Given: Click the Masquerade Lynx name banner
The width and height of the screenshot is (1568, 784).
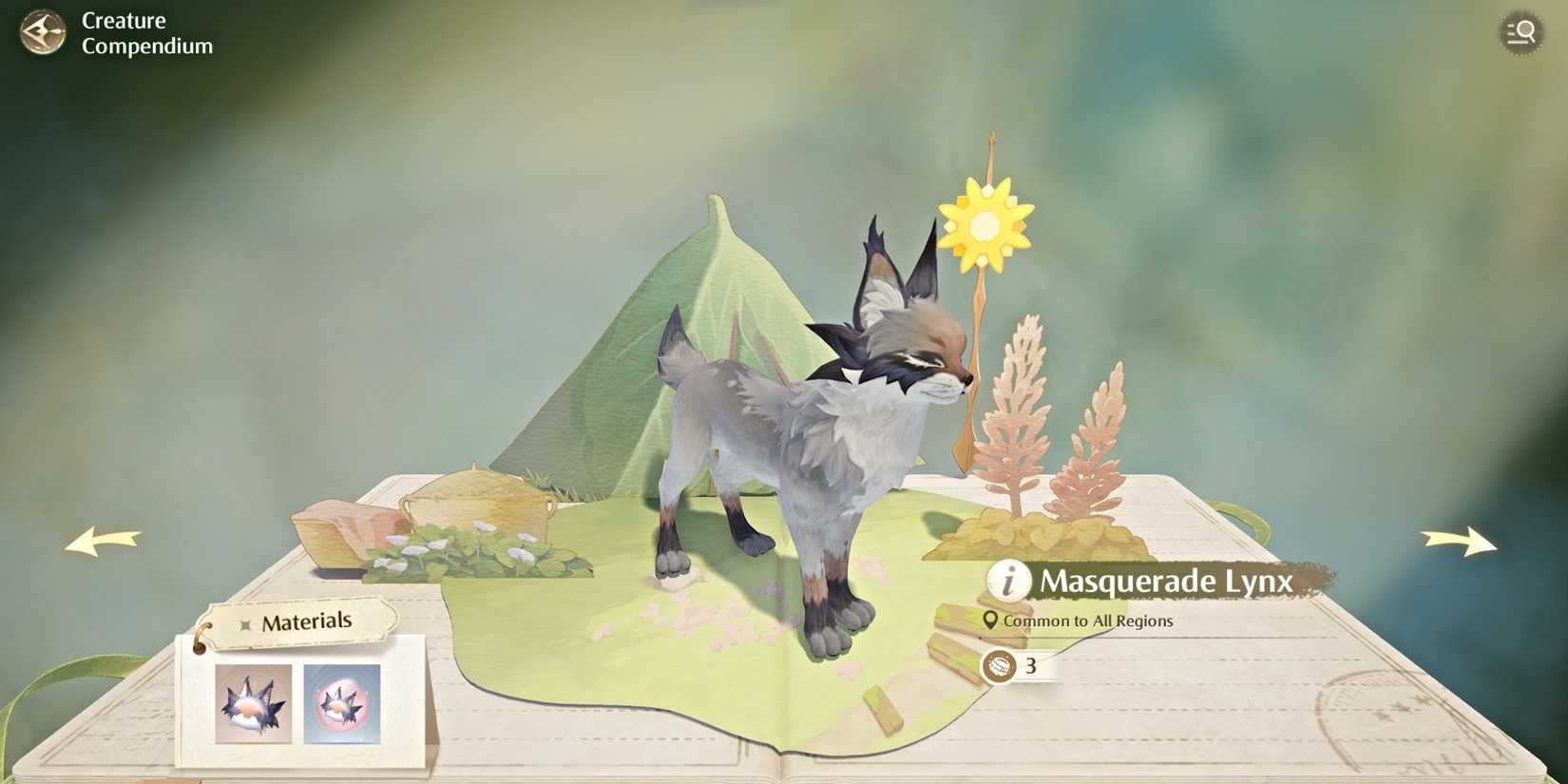Looking at the screenshot, I should click(x=1167, y=581).
